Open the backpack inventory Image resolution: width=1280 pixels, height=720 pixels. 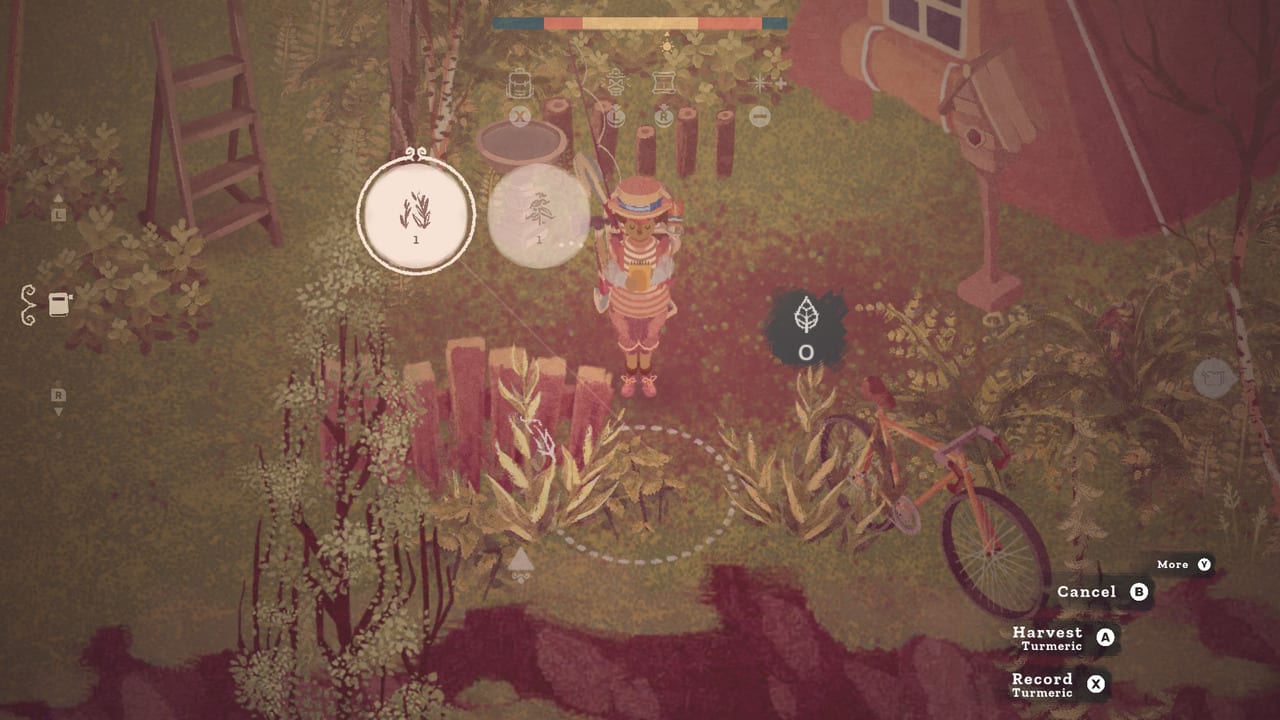coord(520,82)
